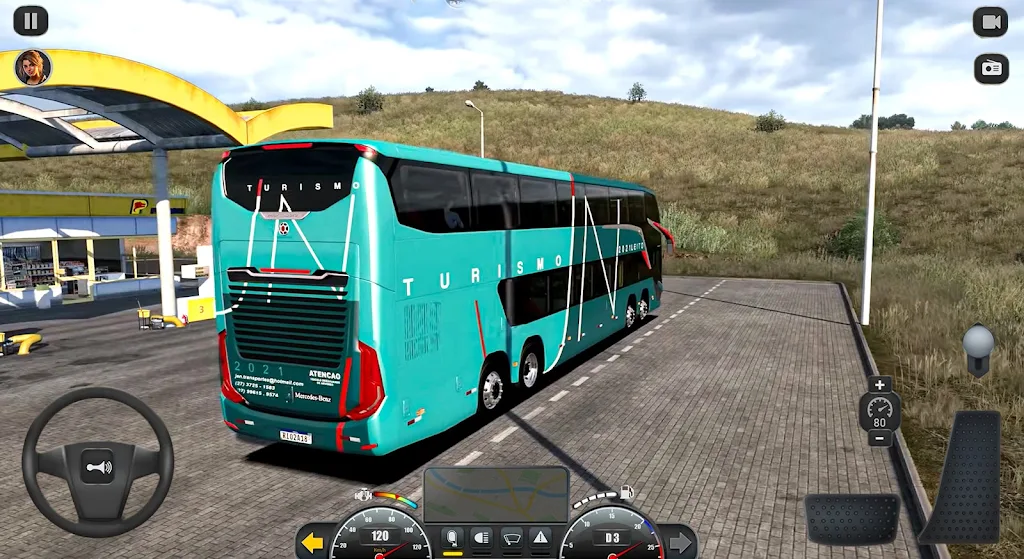Switch the camera view with the video camera button

click(x=990, y=21)
